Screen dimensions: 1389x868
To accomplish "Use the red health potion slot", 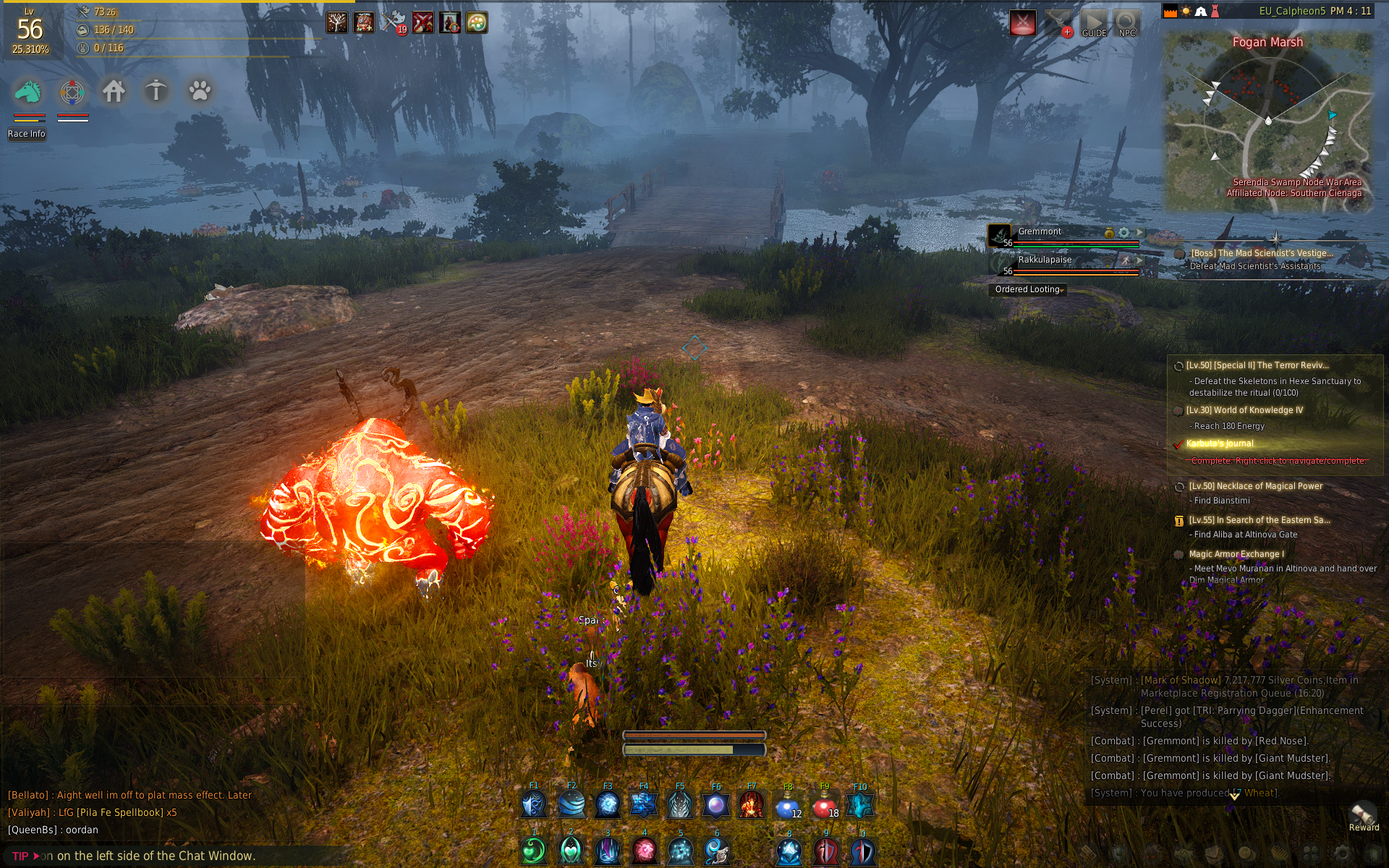I will (x=824, y=805).
